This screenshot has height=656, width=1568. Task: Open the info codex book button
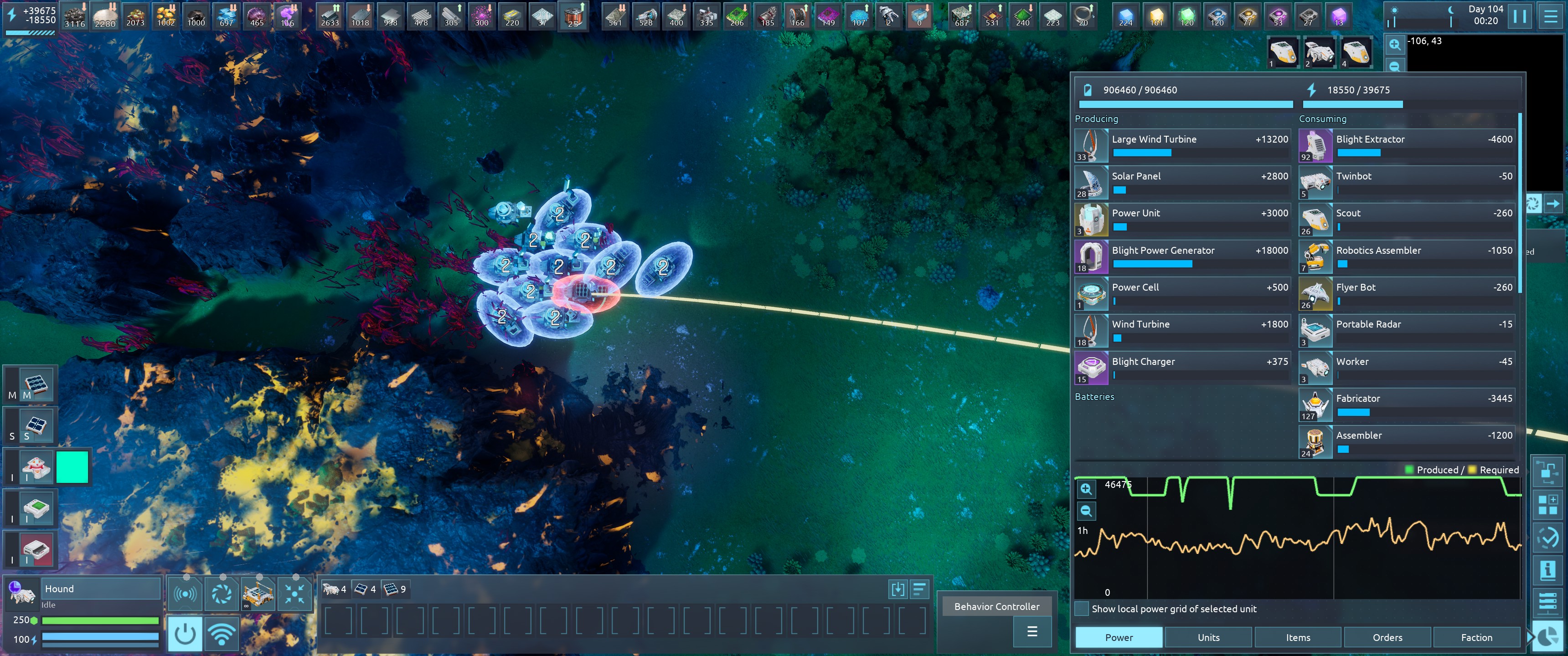pos(1547,570)
